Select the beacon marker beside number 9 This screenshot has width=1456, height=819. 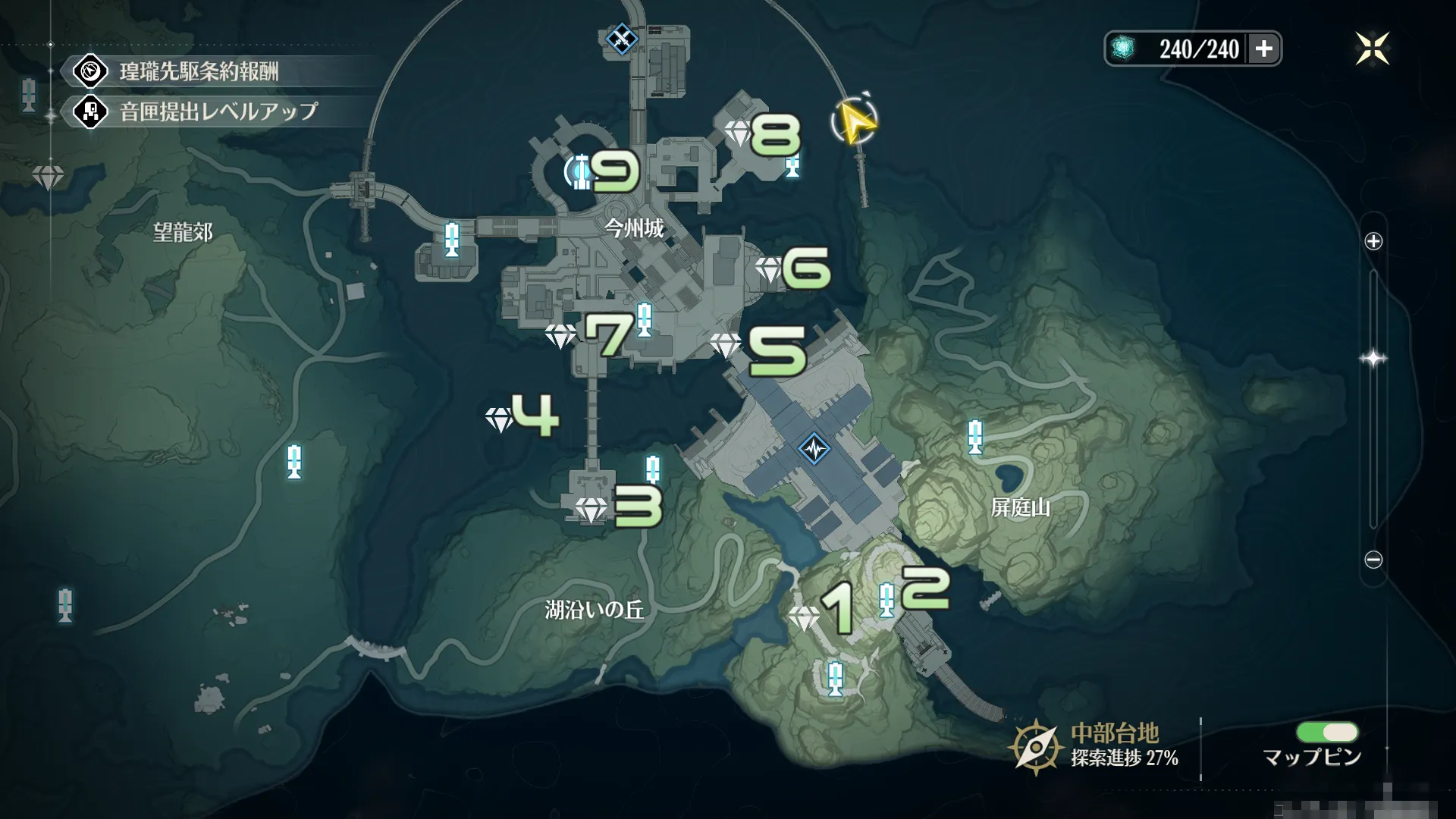pyautogui.click(x=582, y=171)
